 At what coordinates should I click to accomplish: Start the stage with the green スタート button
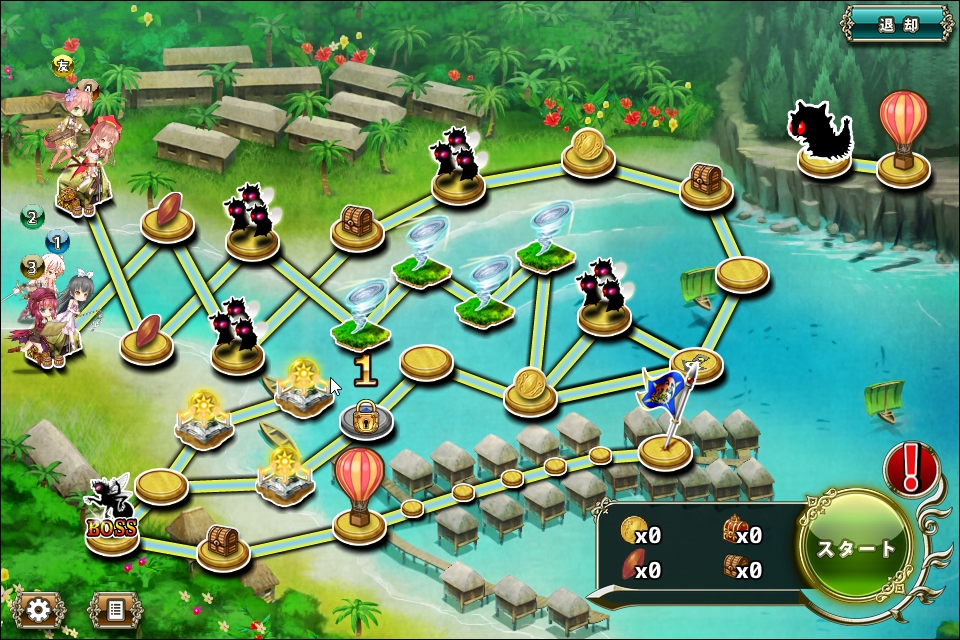click(x=857, y=548)
